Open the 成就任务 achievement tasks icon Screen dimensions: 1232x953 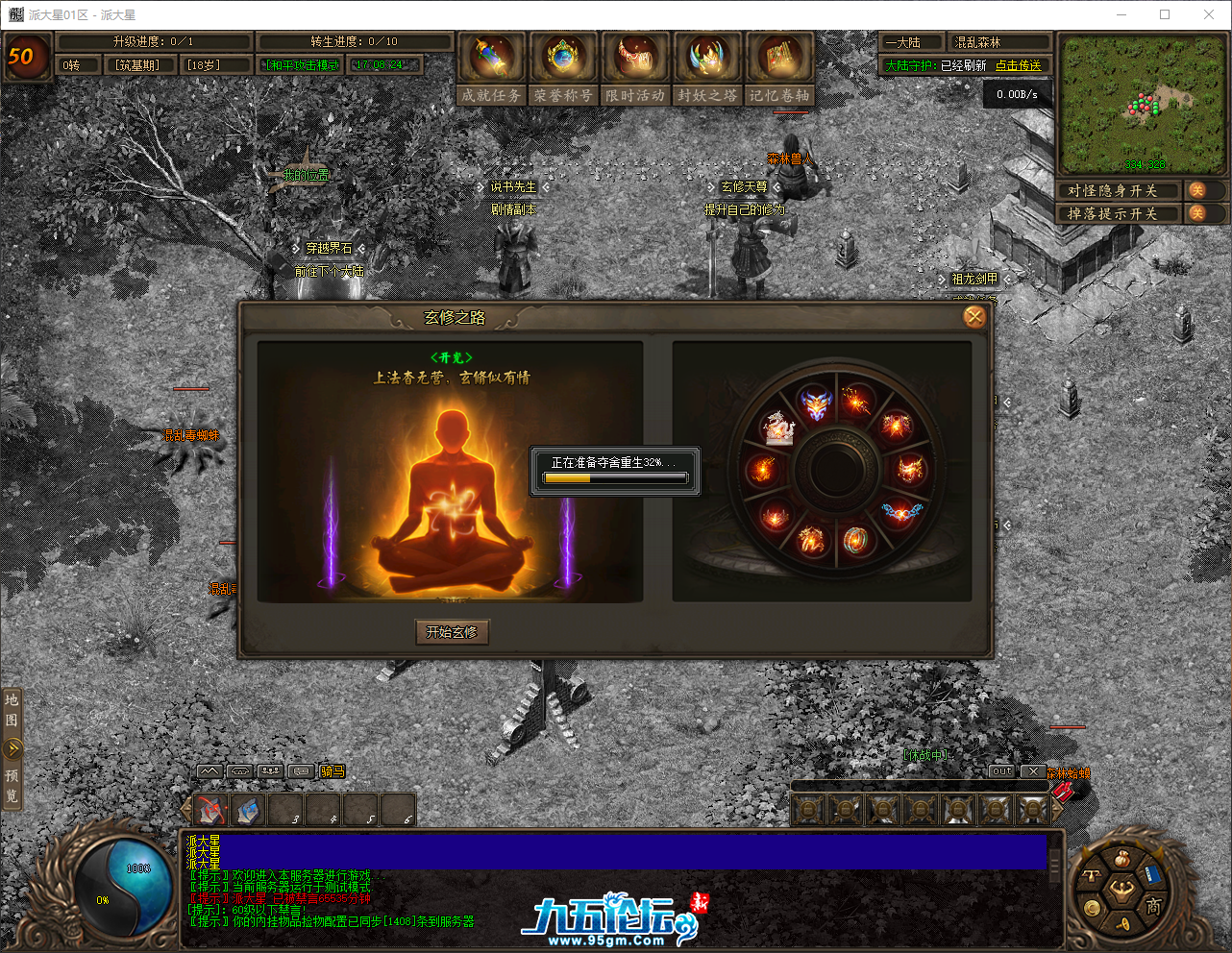click(x=491, y=58)
